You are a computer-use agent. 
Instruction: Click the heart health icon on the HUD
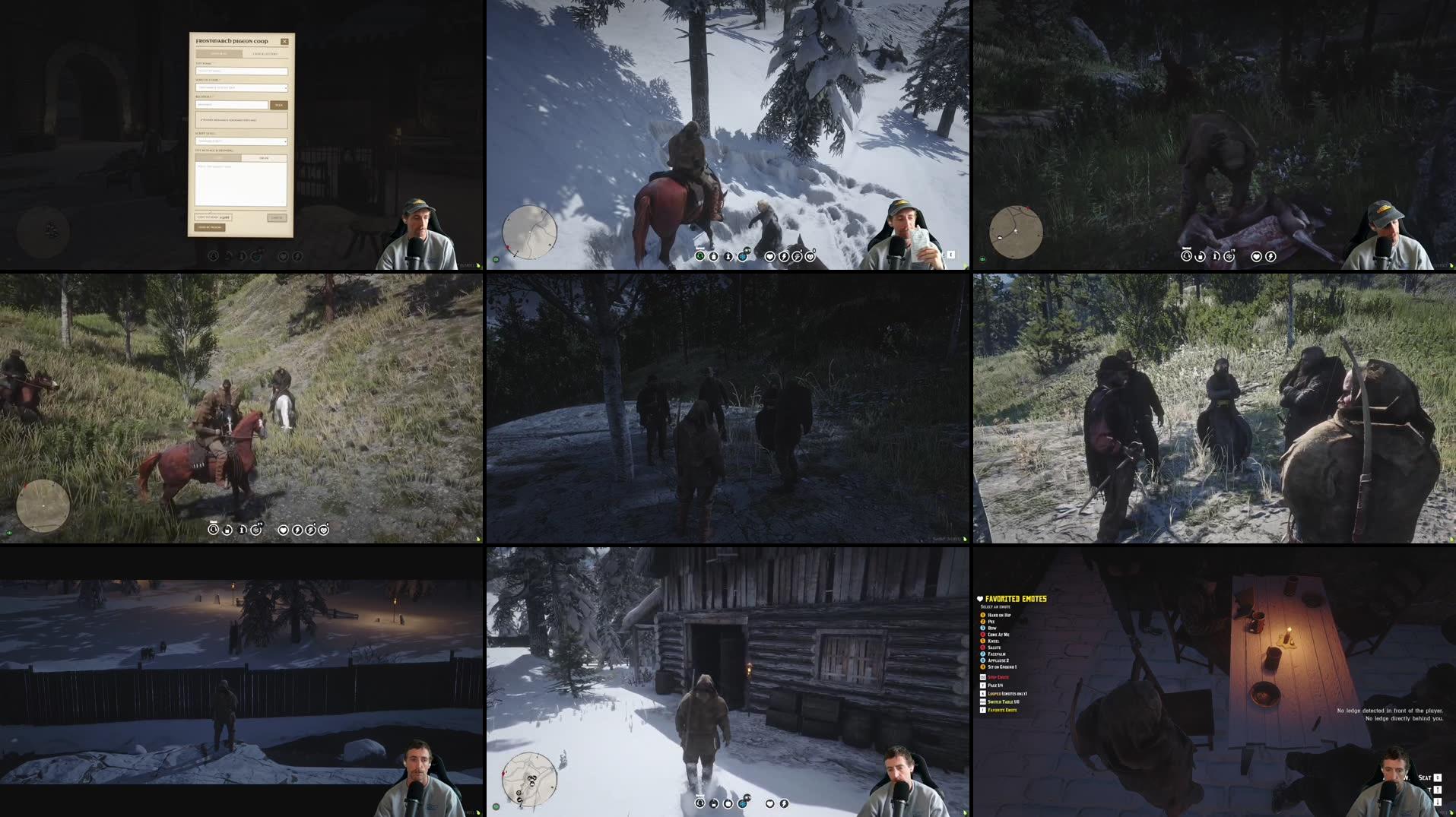tap(769, 256)
